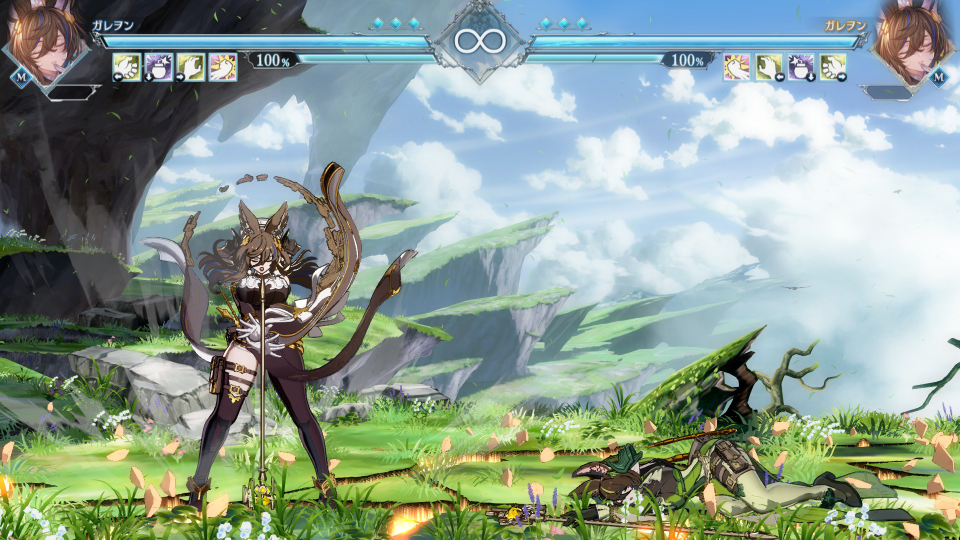Select player 2's back-arrow hand skill icon
This screenshot has width=960, height=540.
coord(769,66)
